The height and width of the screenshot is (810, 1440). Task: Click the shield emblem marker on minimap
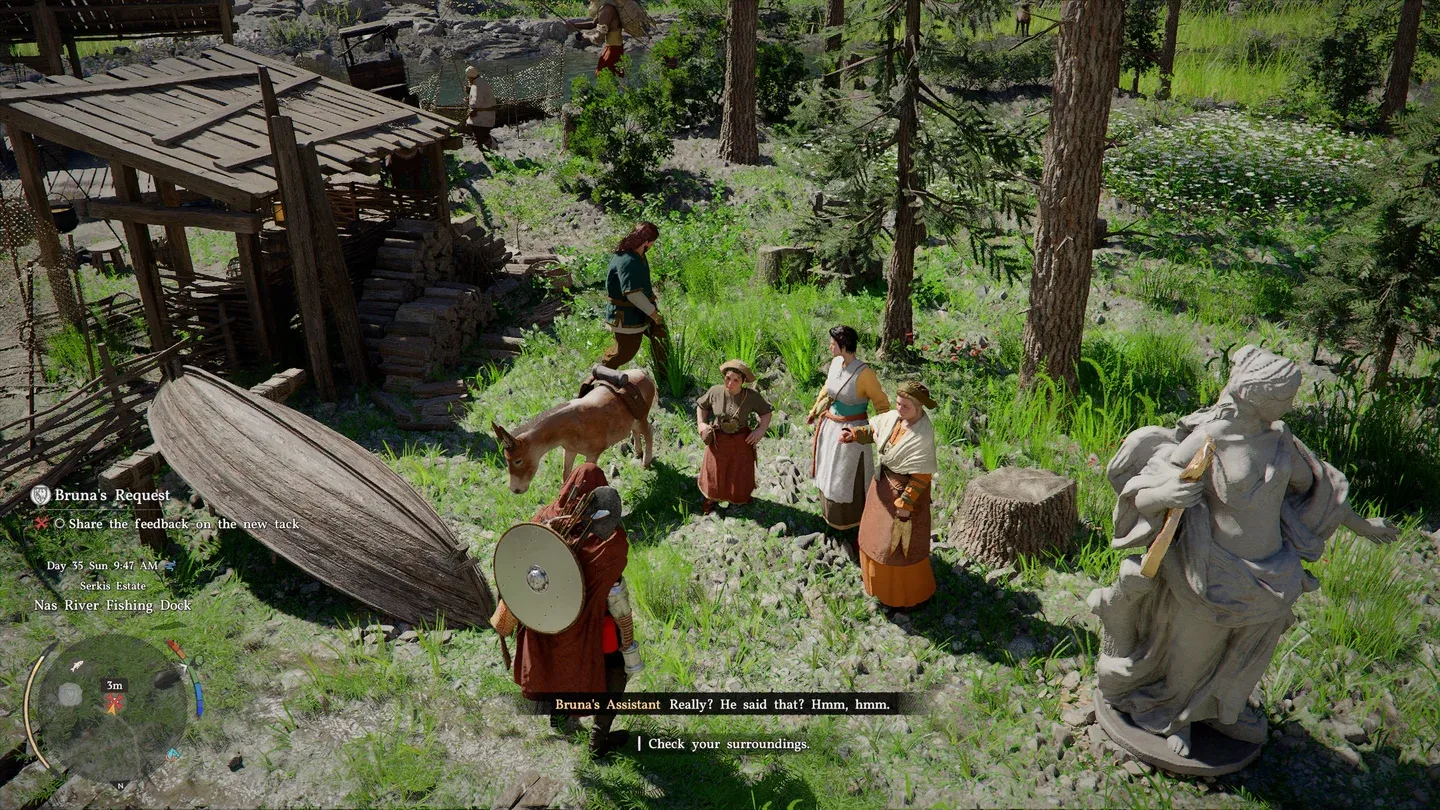(x=70, y=693)
